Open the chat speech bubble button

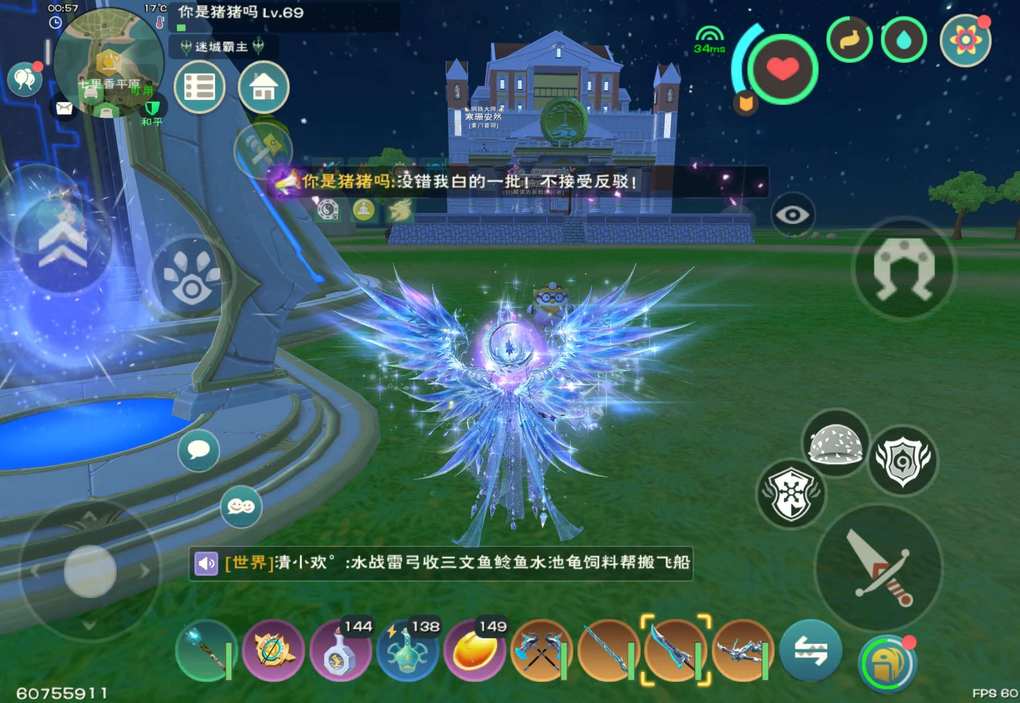[x=198, y=450]
